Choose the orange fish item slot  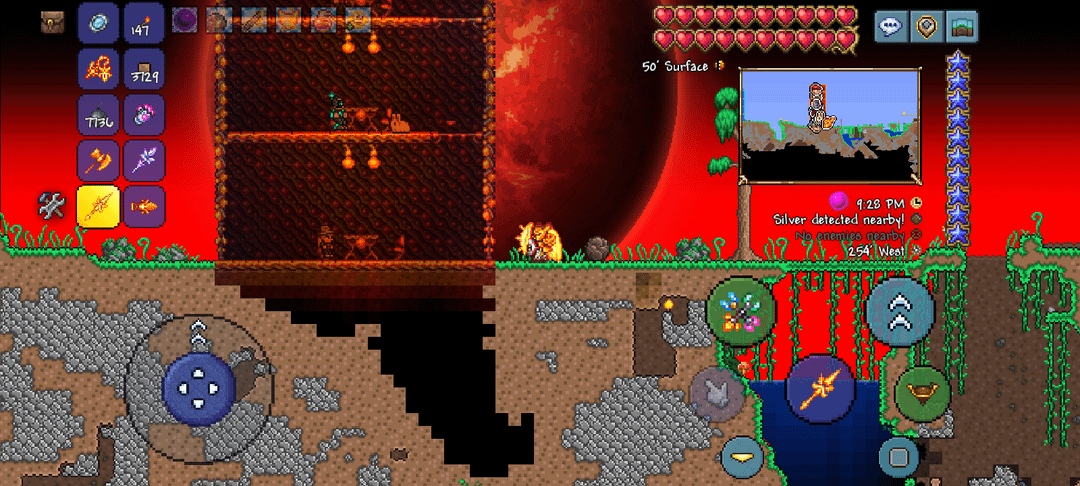pyautogui.click(x=143, y=206)
